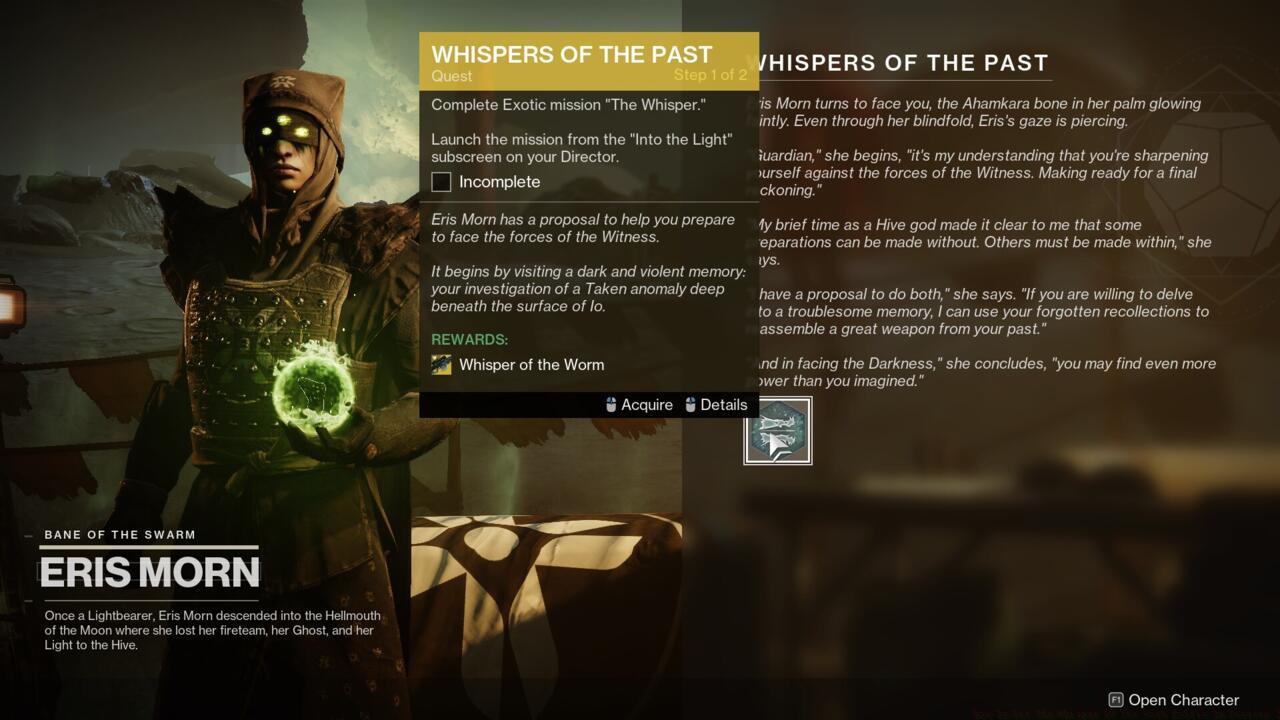This screenshot has height=720, width=1280.
Task: Click the mouse icon beside Details
Action: tap(689, 404)
